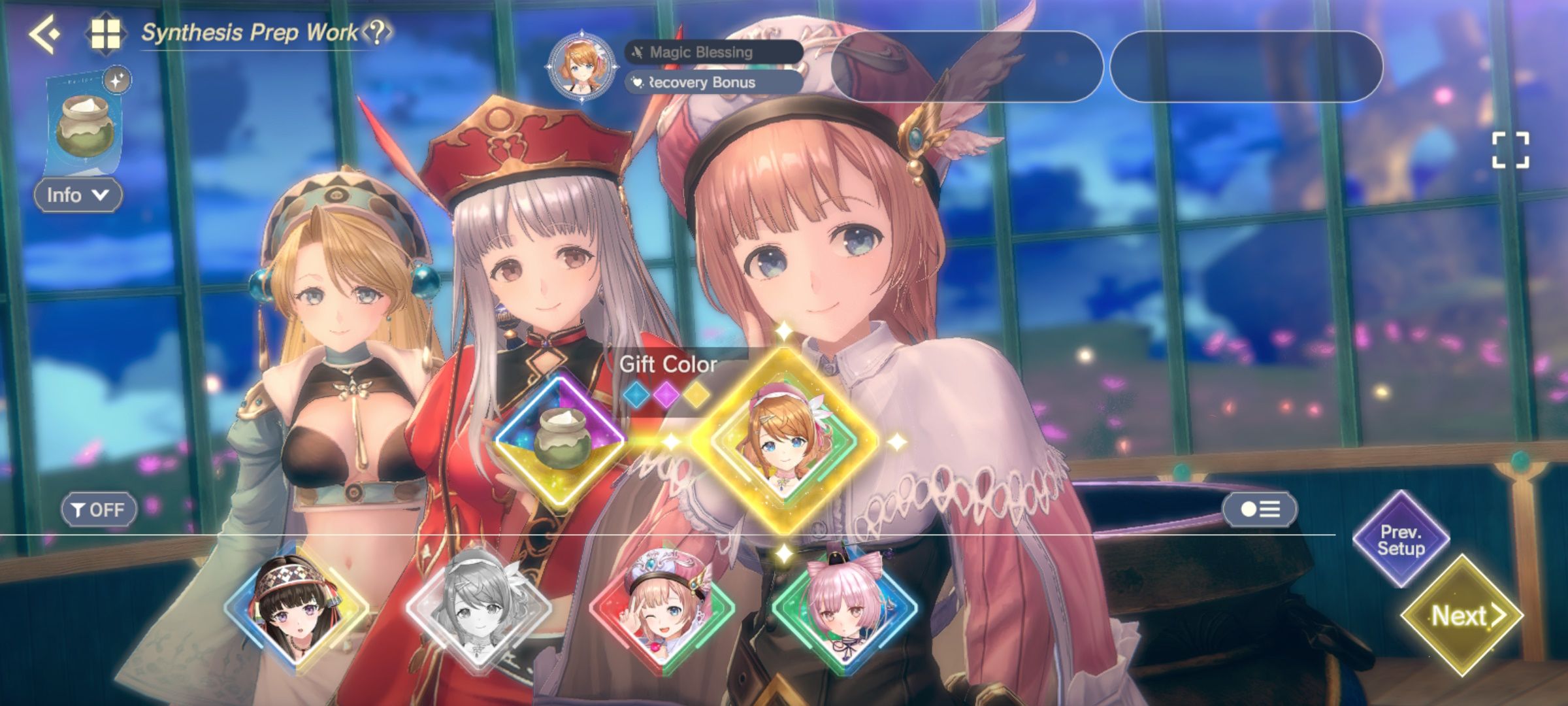Select the recipe item card above Info

click(x=84, y=124)
